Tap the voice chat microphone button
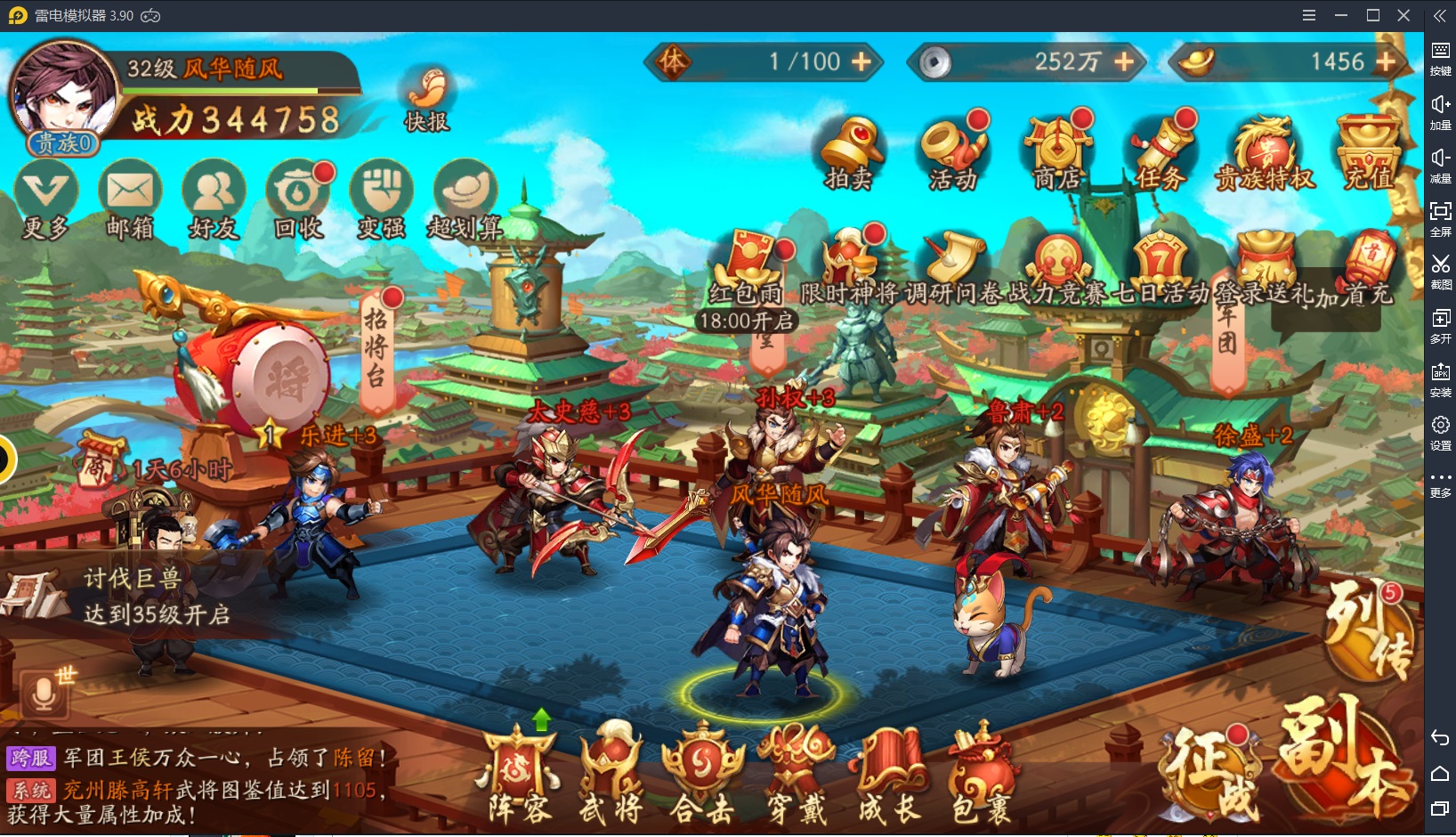Screen dimensions: 1456x837 coord(43,694)
